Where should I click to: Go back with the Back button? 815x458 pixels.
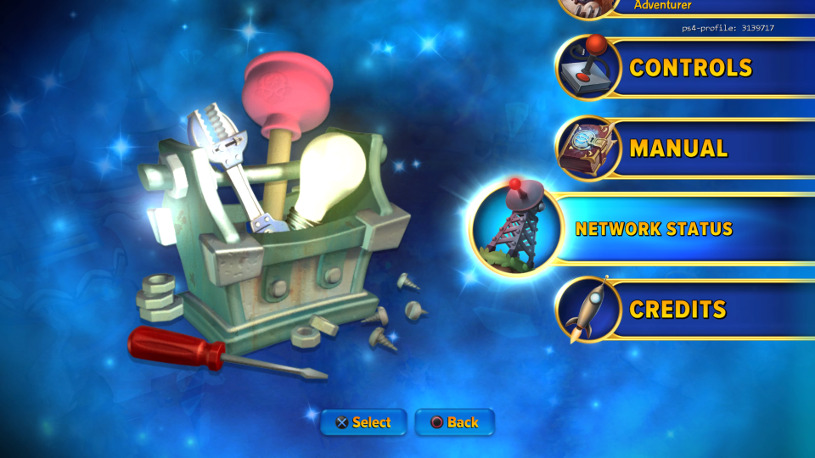tap(454, 422)
